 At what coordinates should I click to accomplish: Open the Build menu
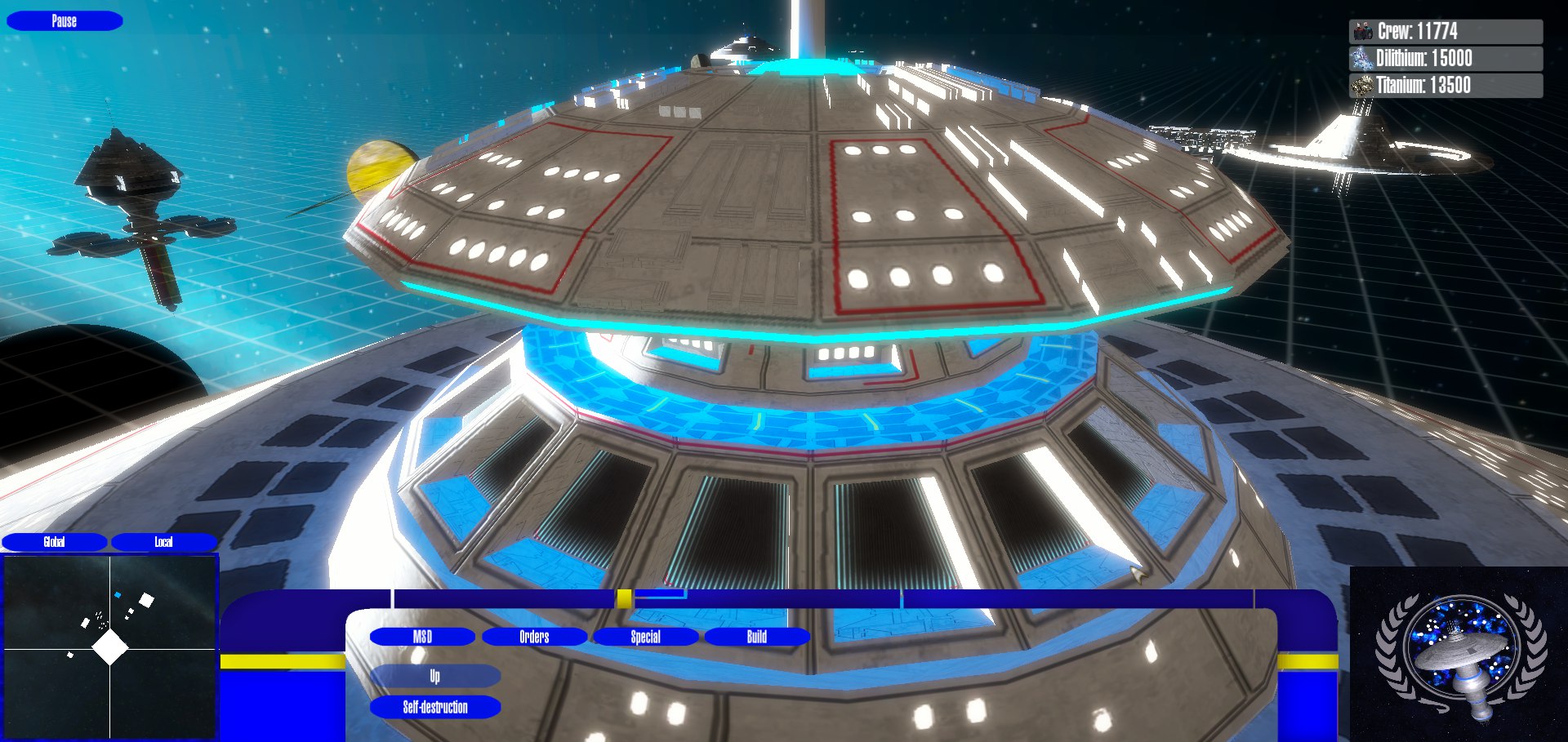click(756, 637)
